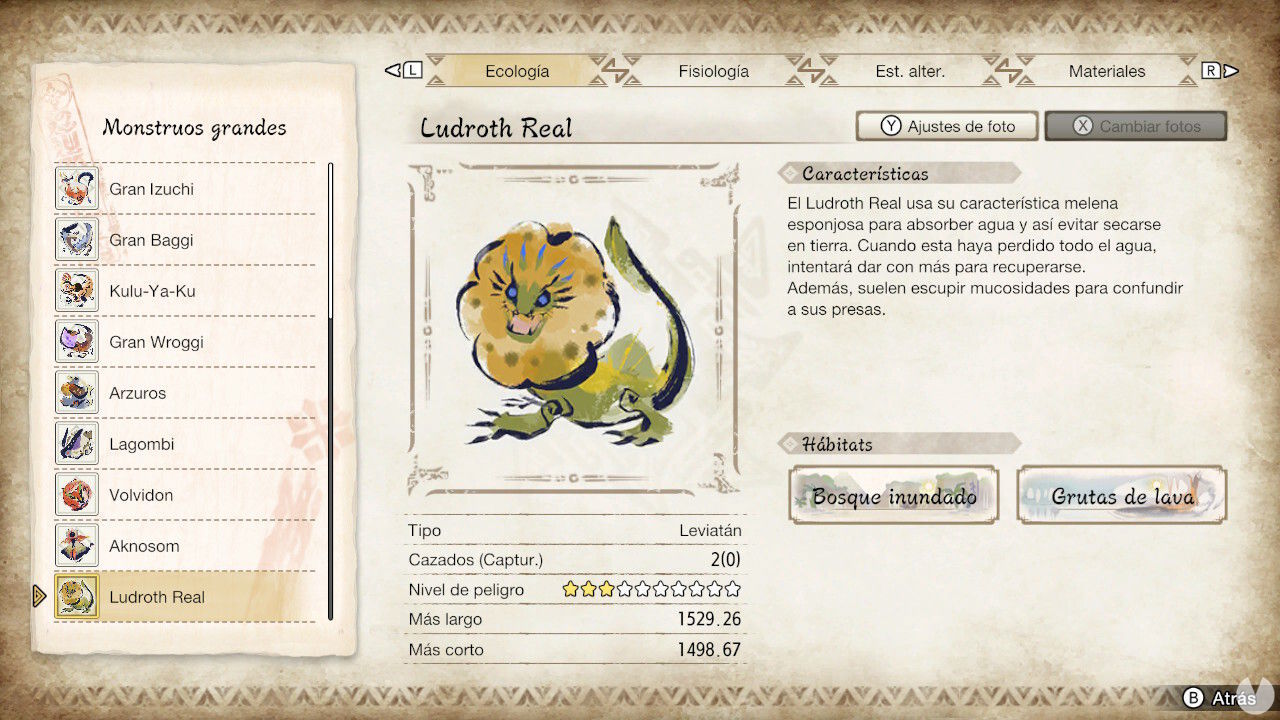Select the Grutas de lava habitat
1280x720 pixels.
pyautogui.click(x=1120, y=494)
